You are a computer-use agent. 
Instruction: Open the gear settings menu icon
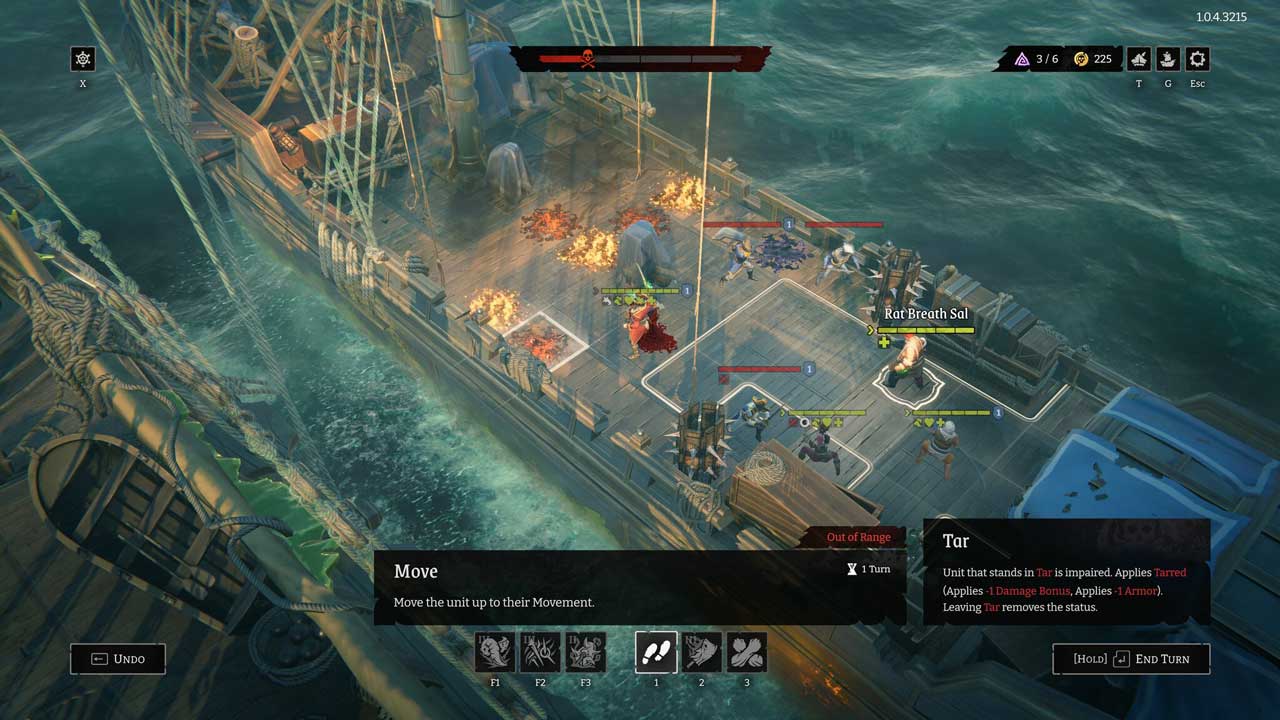coord(1197,59)
